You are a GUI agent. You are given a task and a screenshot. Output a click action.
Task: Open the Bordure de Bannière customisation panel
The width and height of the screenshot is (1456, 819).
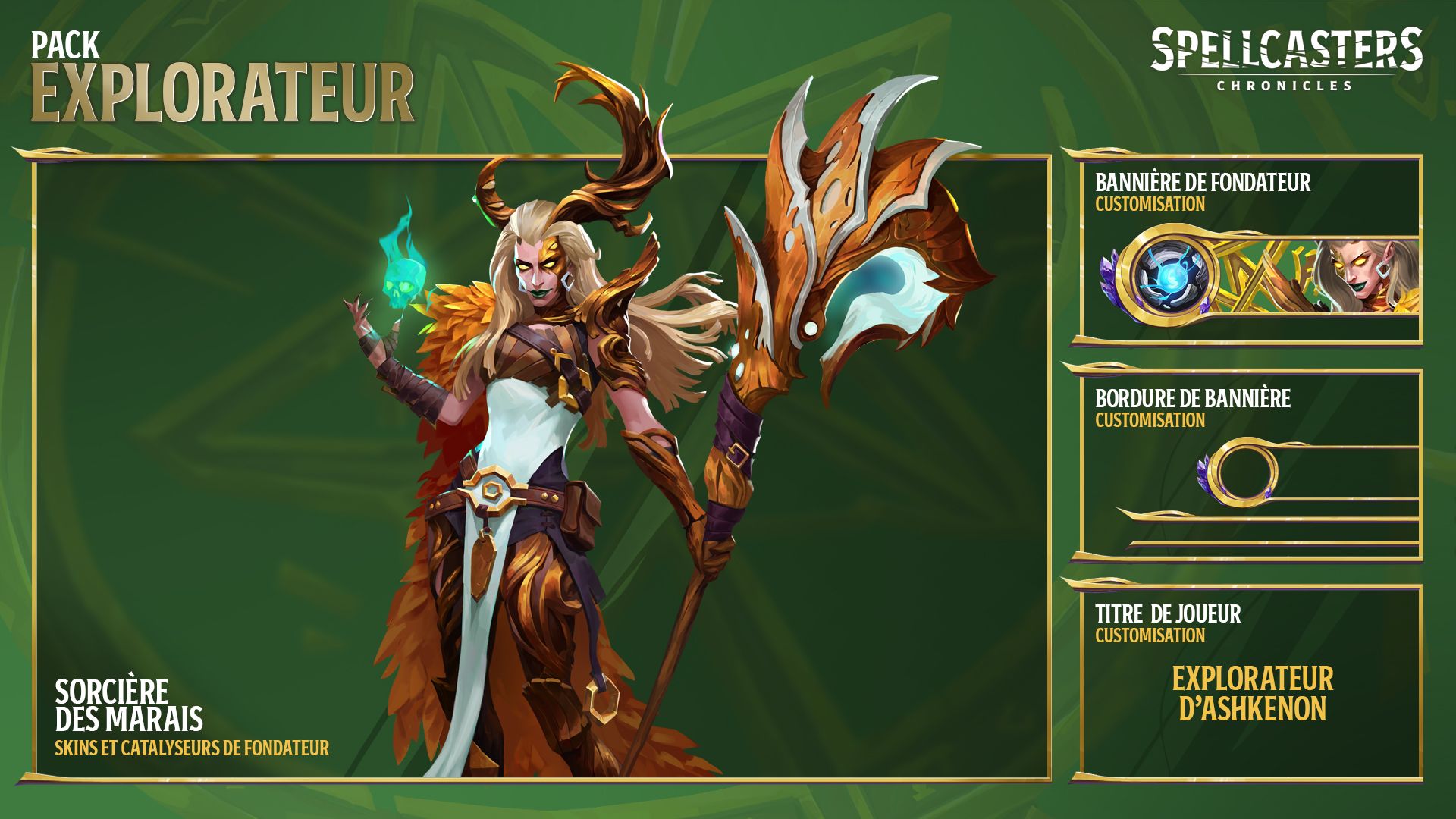point(1251,466)
